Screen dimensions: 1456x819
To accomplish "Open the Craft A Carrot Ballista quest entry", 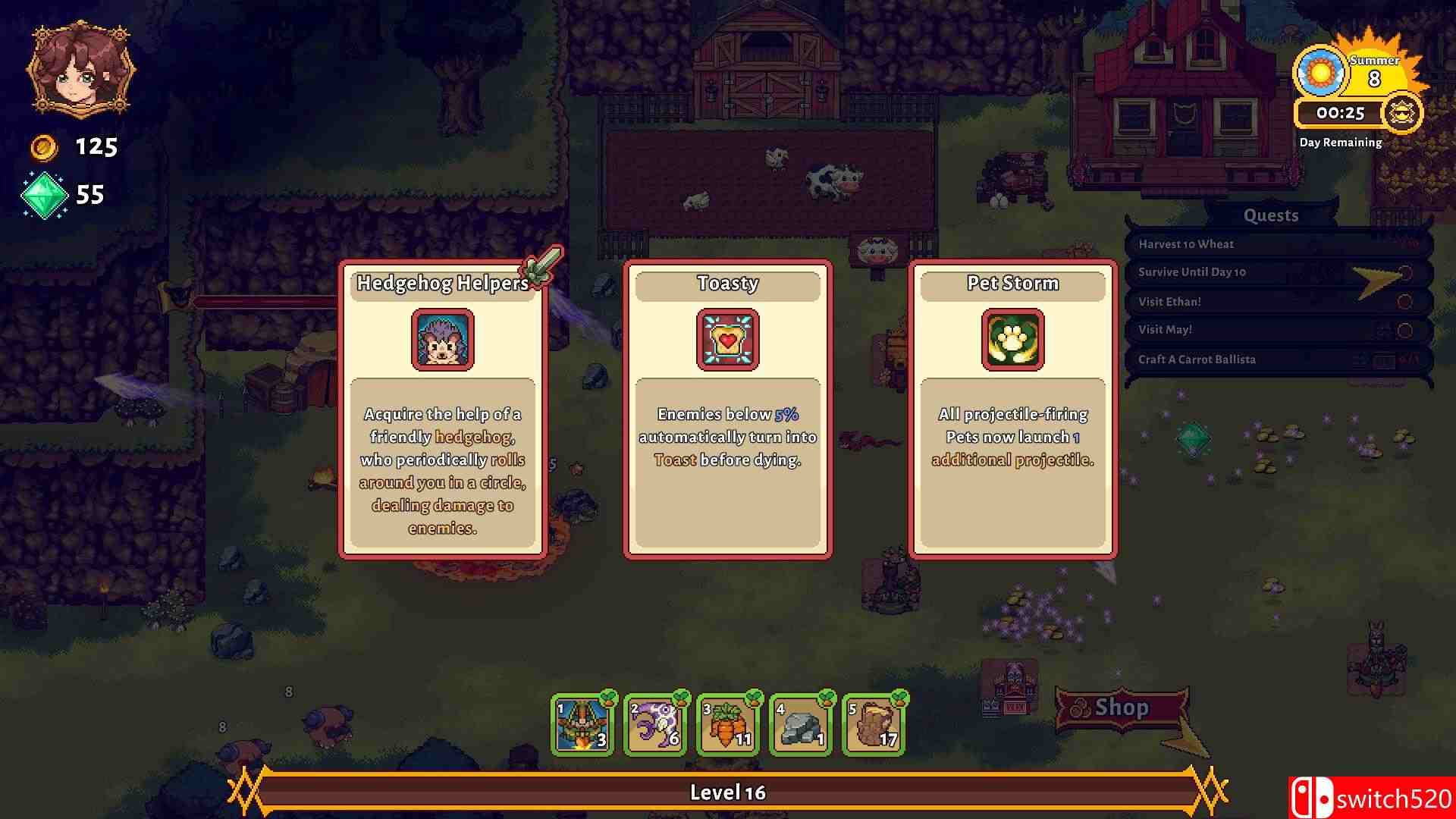I will [x=1197, y=359].
